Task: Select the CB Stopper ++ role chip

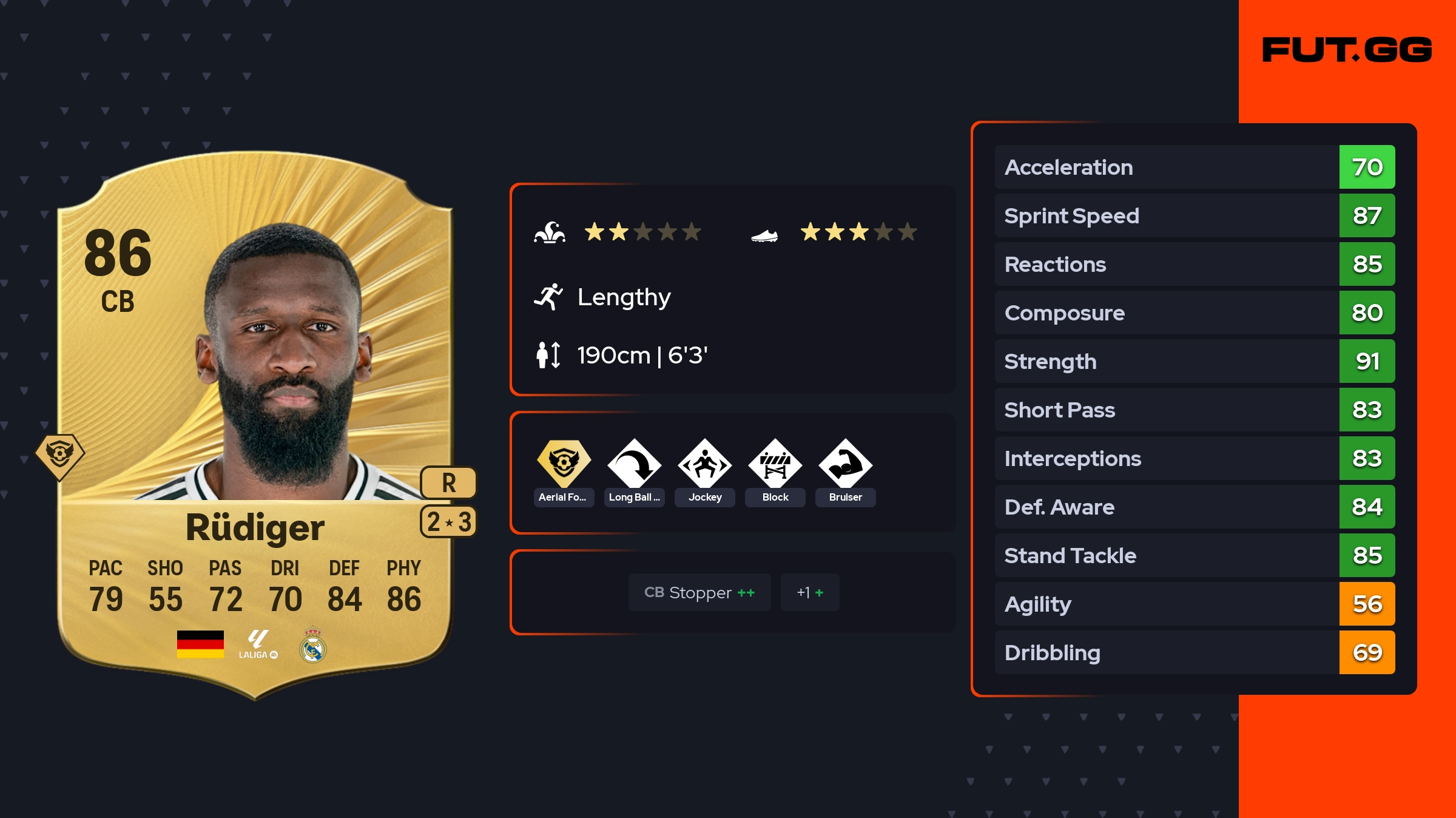Action: 699,592
